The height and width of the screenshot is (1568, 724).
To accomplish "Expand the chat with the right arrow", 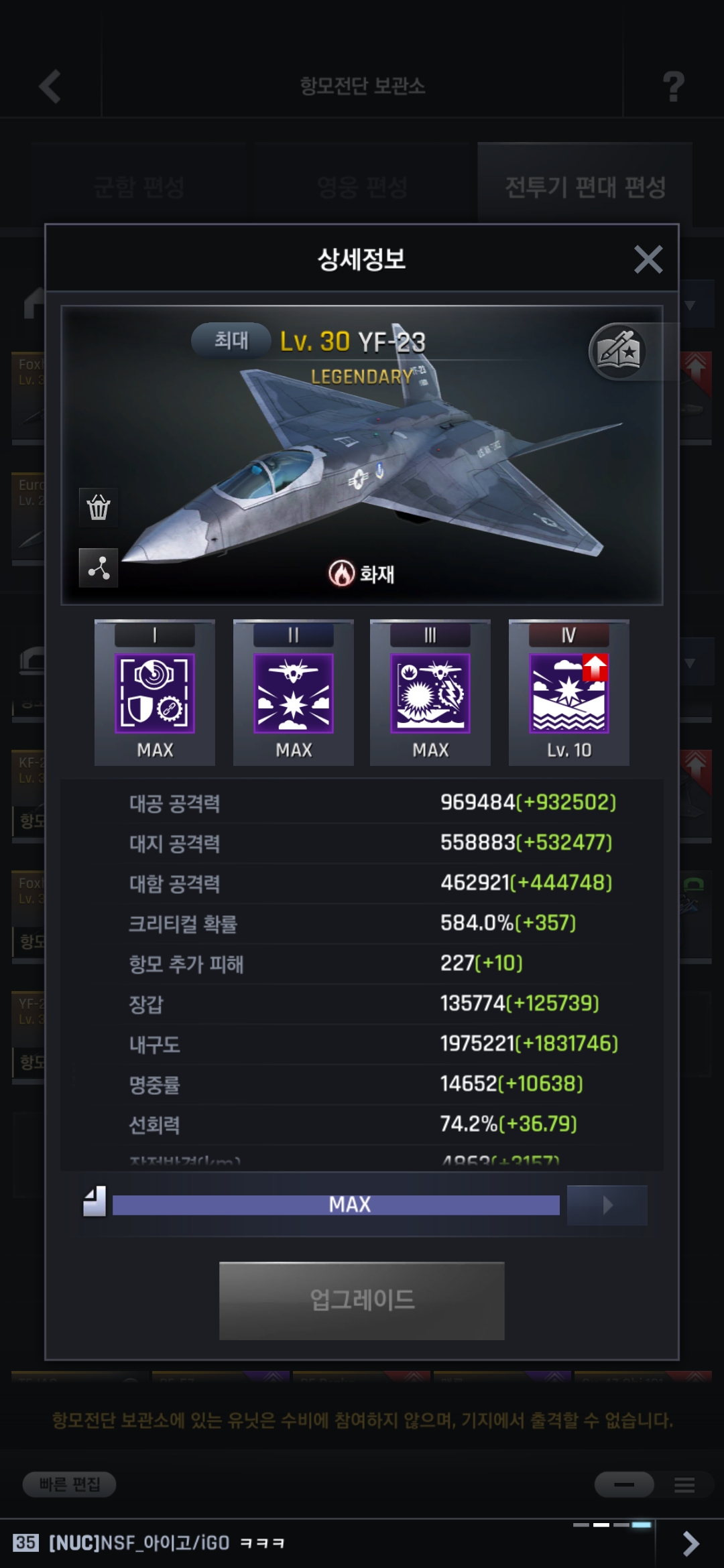I will point(690,1543).
